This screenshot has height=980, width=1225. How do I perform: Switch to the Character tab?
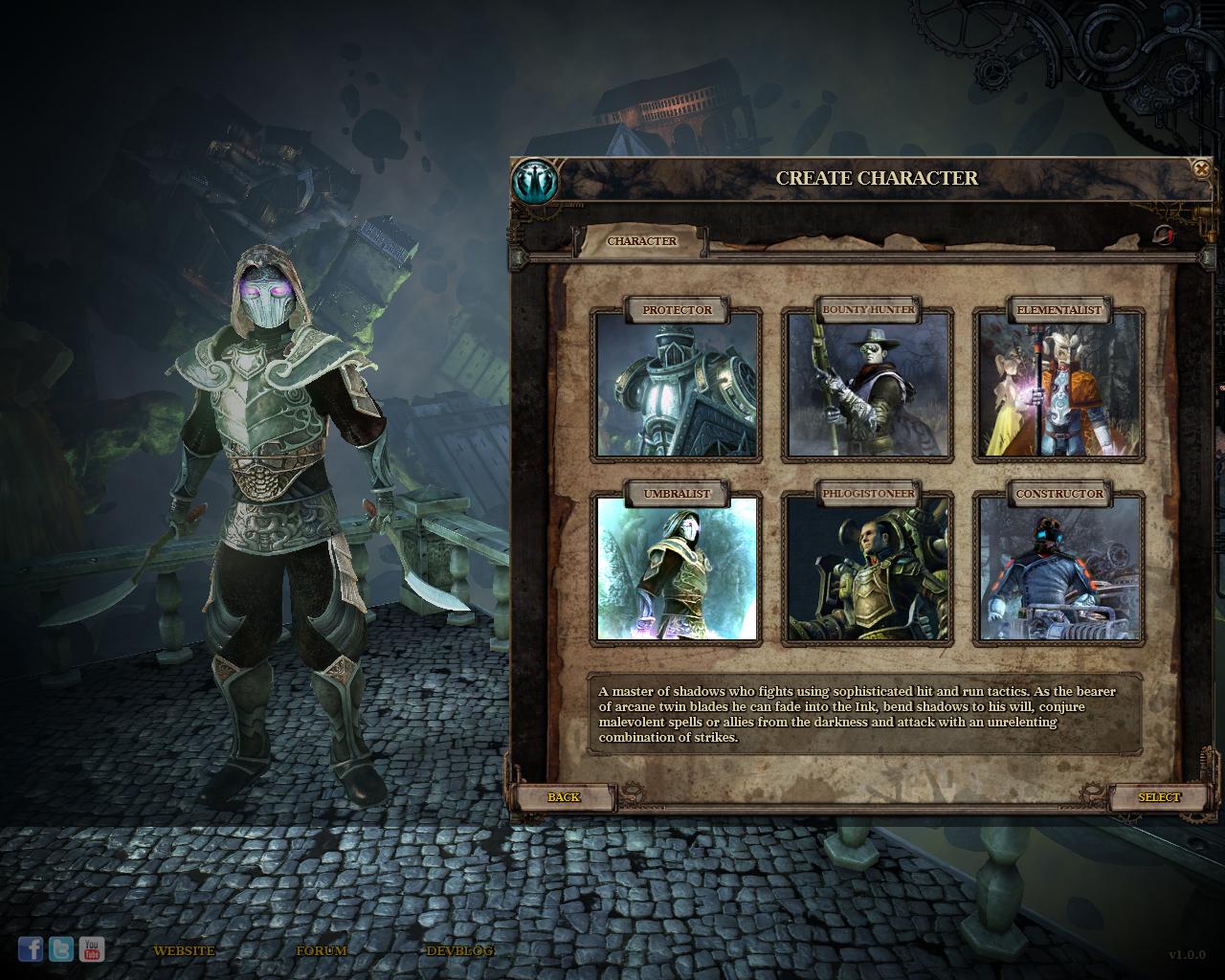(x=641, y=241)
